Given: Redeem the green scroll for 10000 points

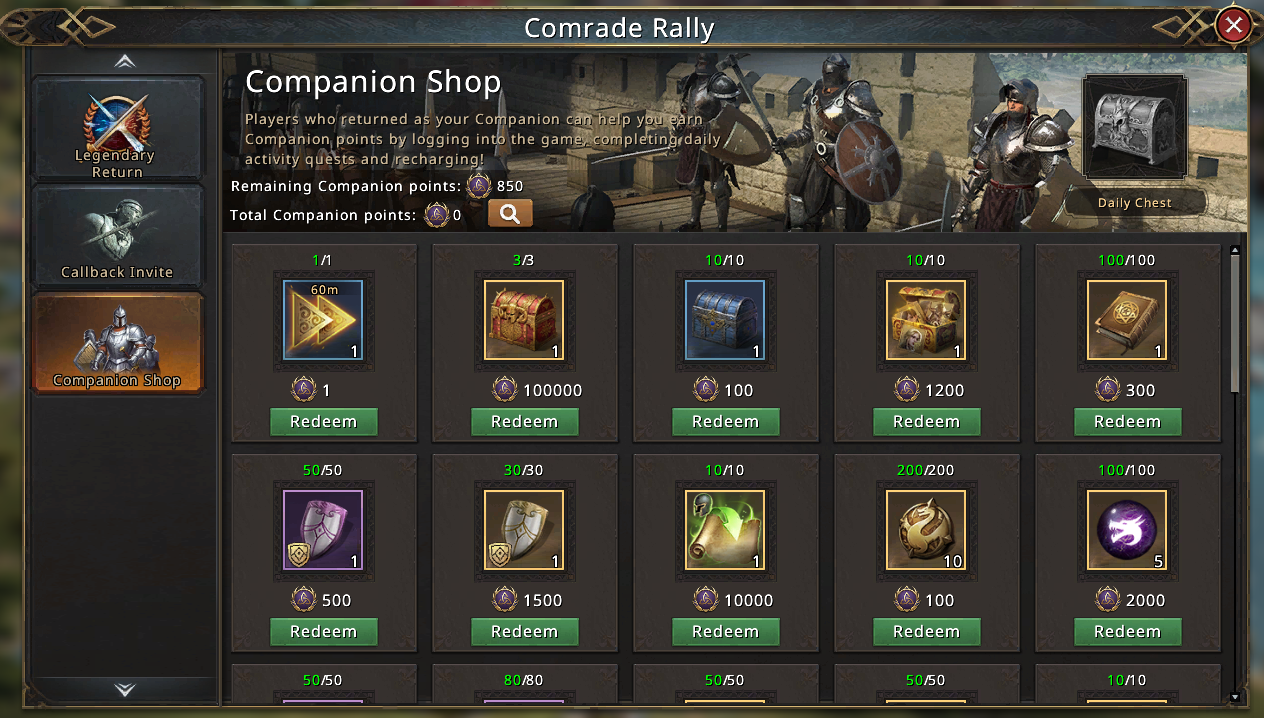Looking at the screenshot, I should [x=725, y=632].
